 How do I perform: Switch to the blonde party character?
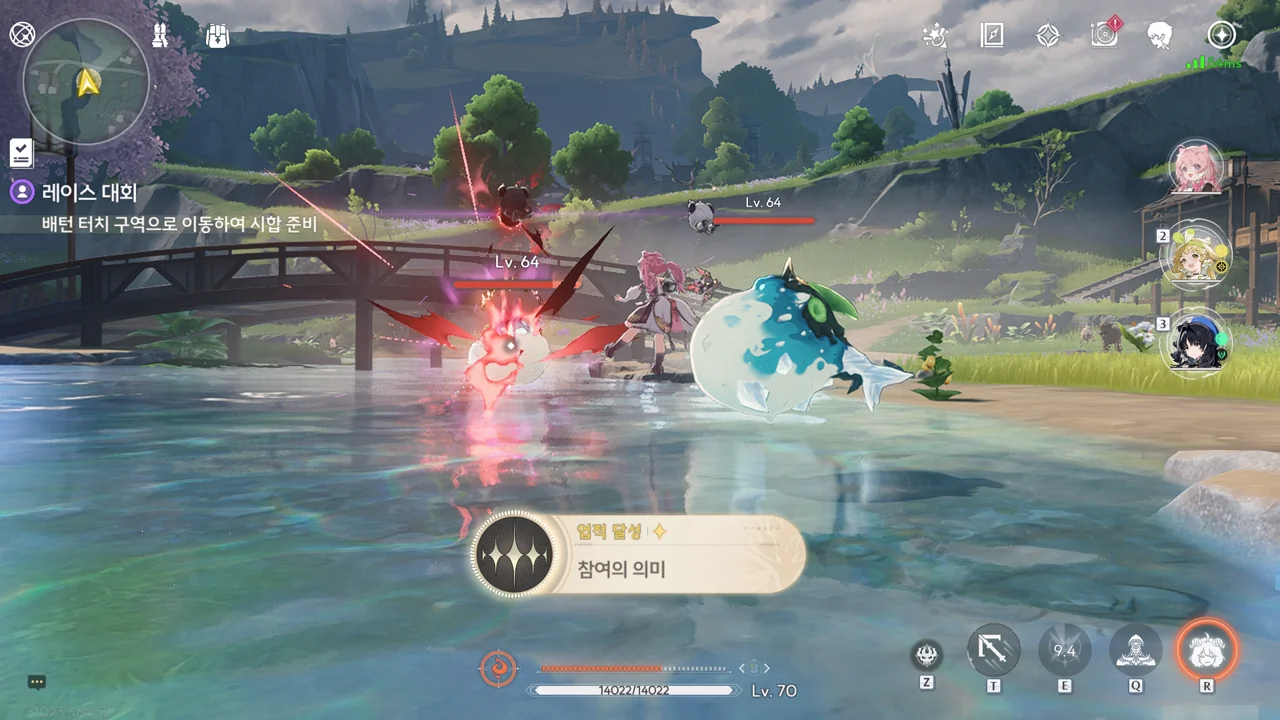[1196, 255]
